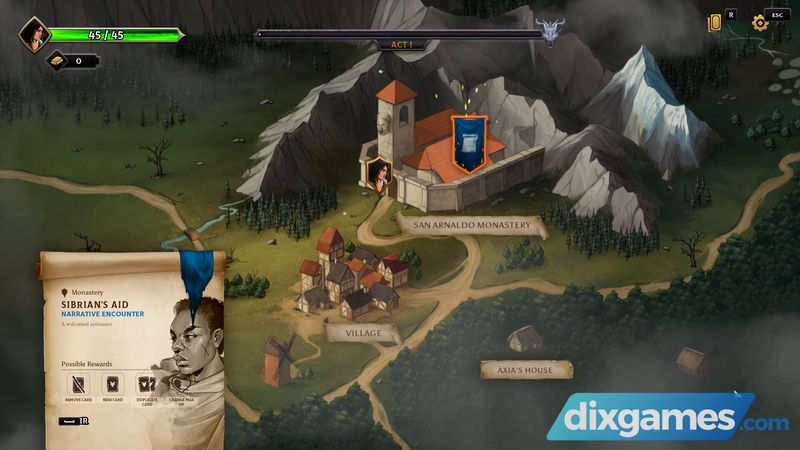The image size is (800, 450).
Task: Open the settings gear menu
Action: click(x=759, y=23)
